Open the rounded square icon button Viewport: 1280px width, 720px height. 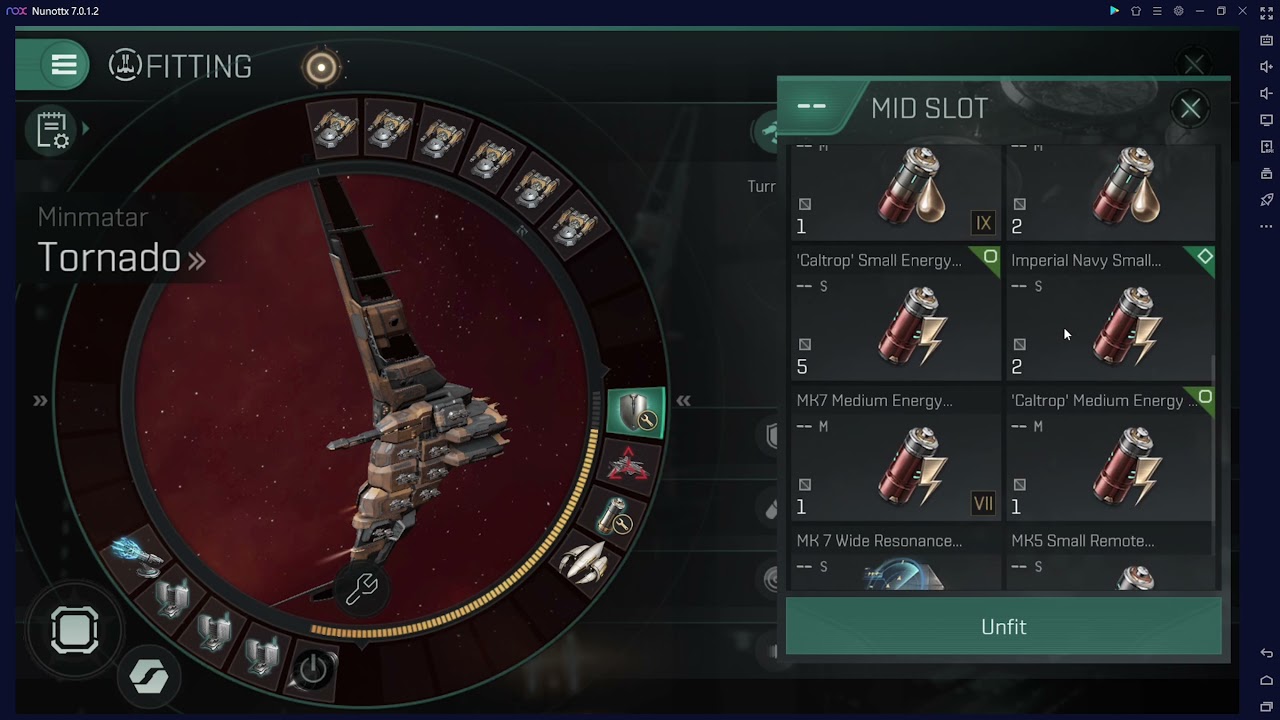tap(75, 631)
